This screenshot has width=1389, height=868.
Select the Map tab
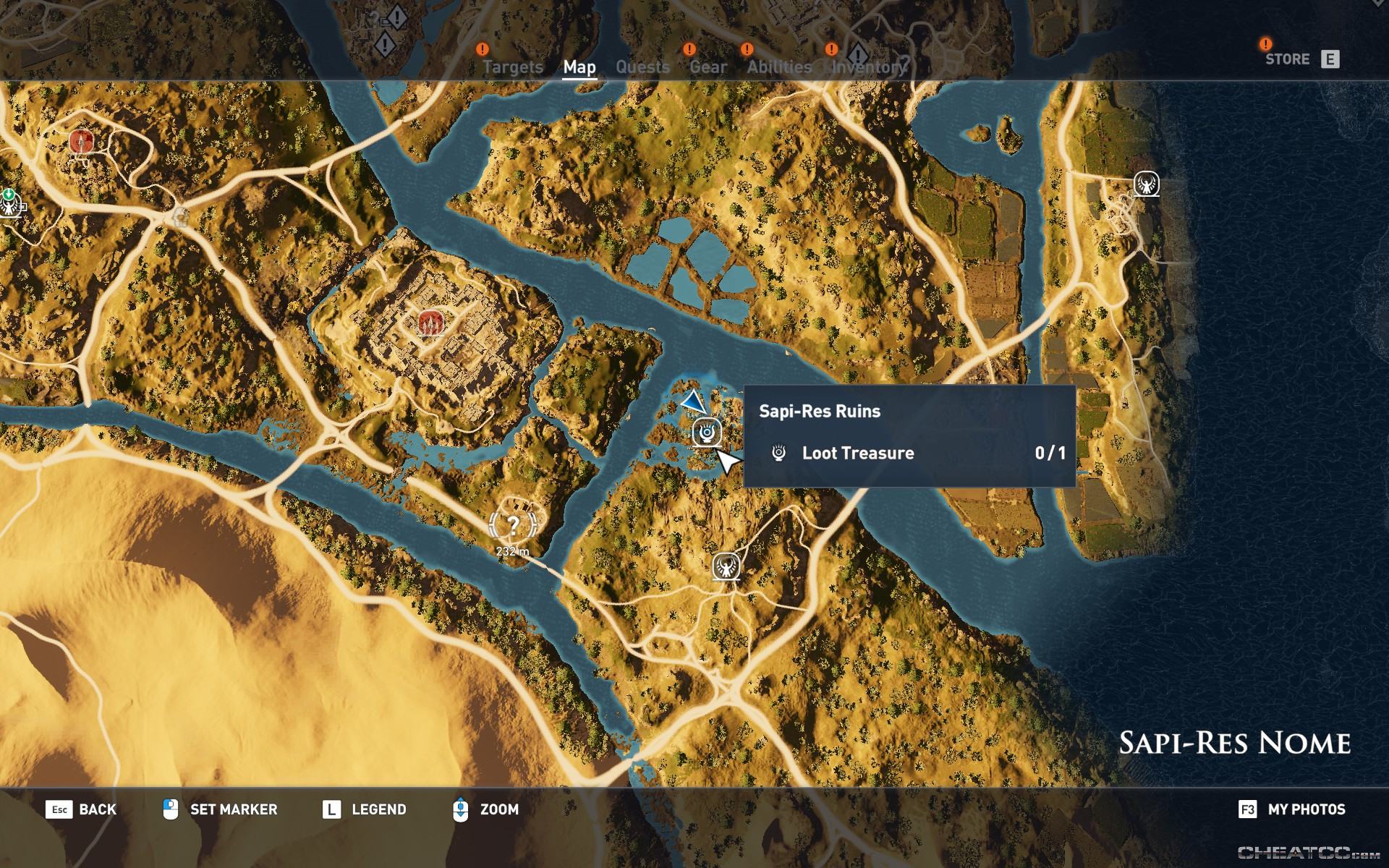click(579, 67)
